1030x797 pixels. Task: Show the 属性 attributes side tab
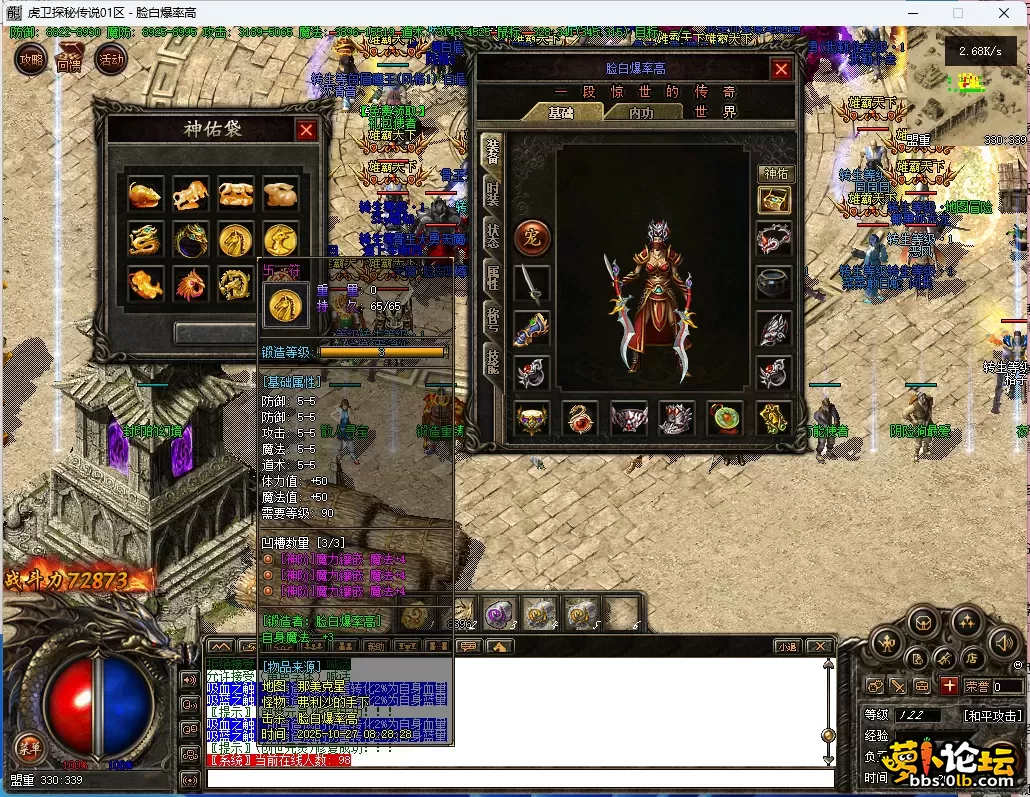[x=492, y=277]
